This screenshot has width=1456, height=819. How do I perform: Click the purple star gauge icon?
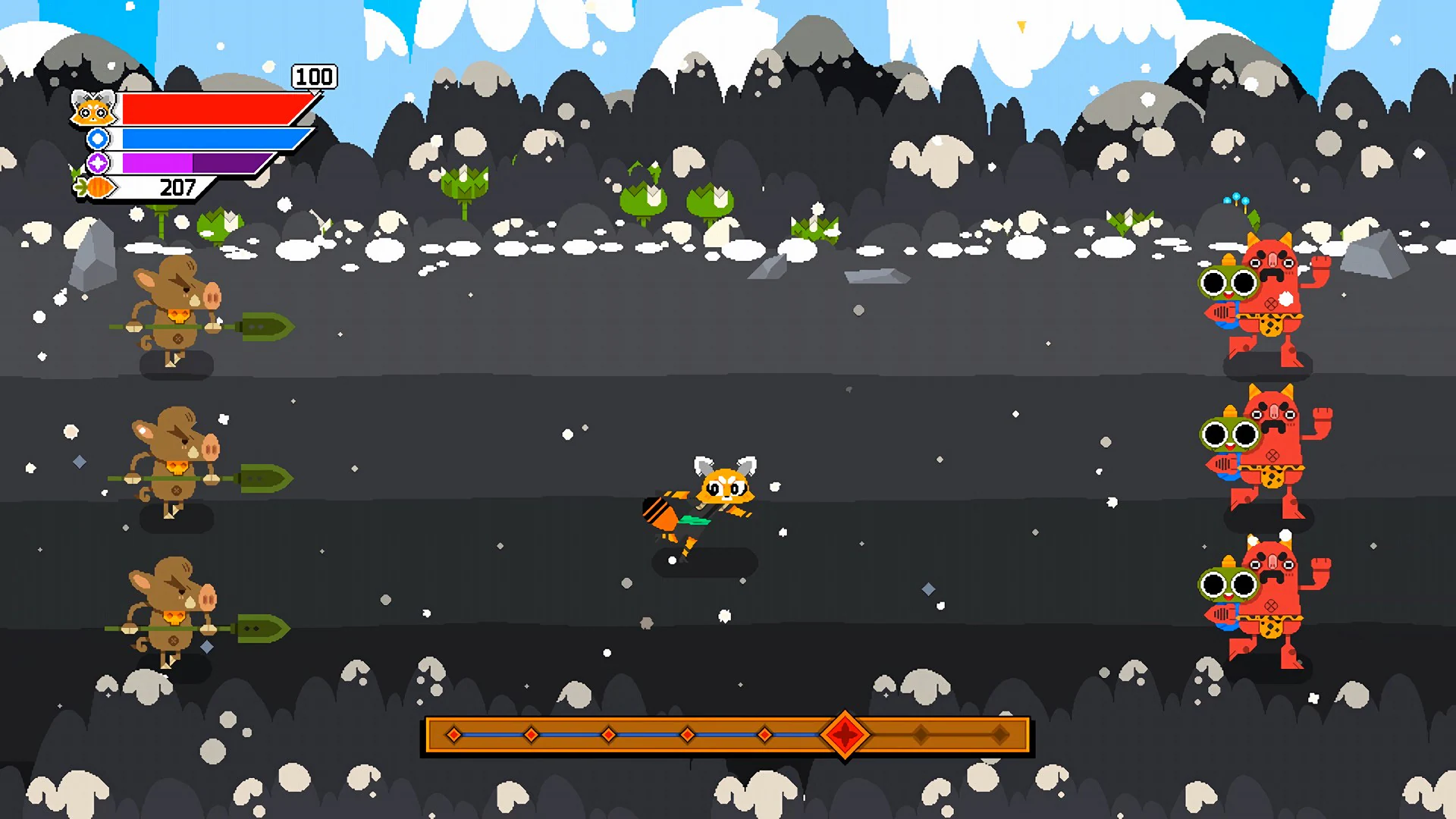coord(97,161)
